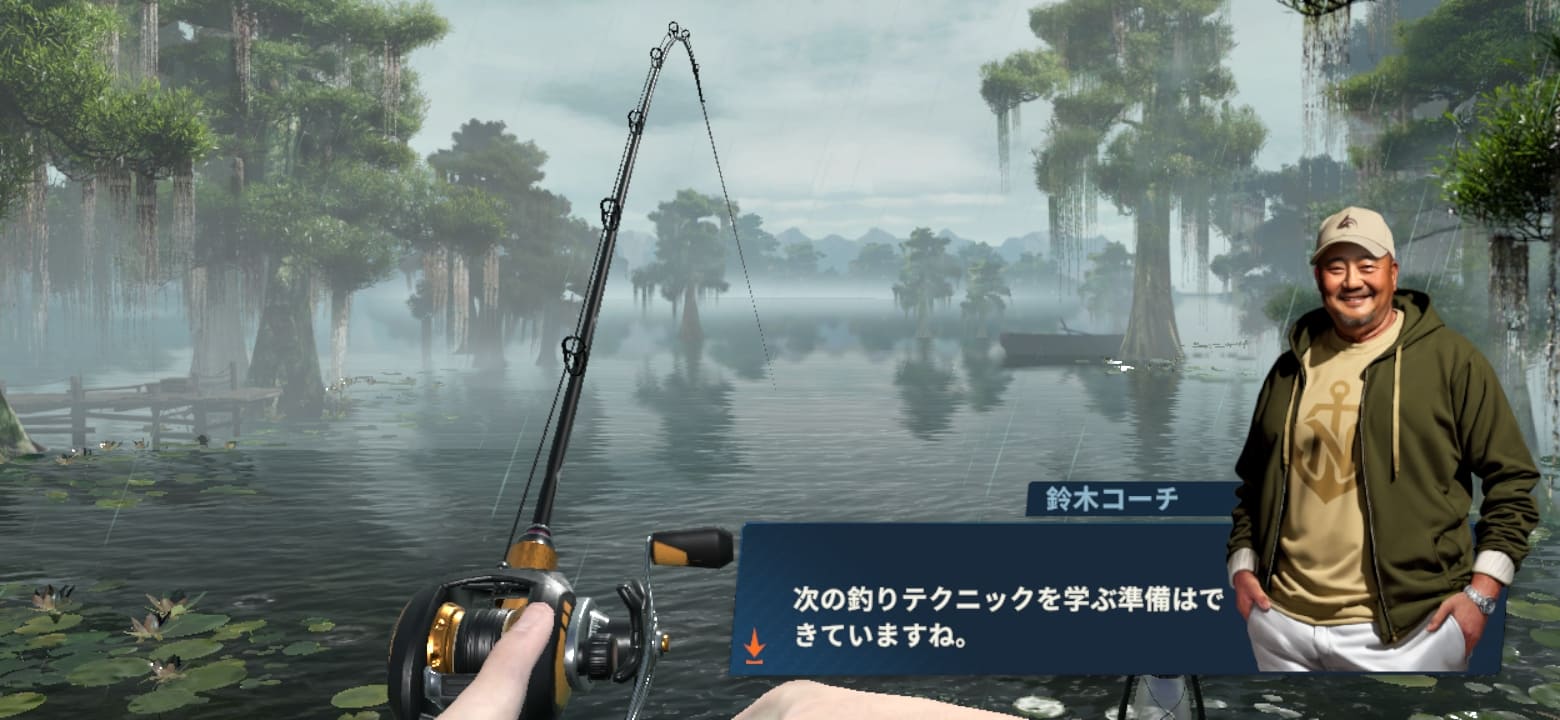Tap the orange down-arrow continue indicator
This screenshot has height=720, width=1560.
coord(755,645)
